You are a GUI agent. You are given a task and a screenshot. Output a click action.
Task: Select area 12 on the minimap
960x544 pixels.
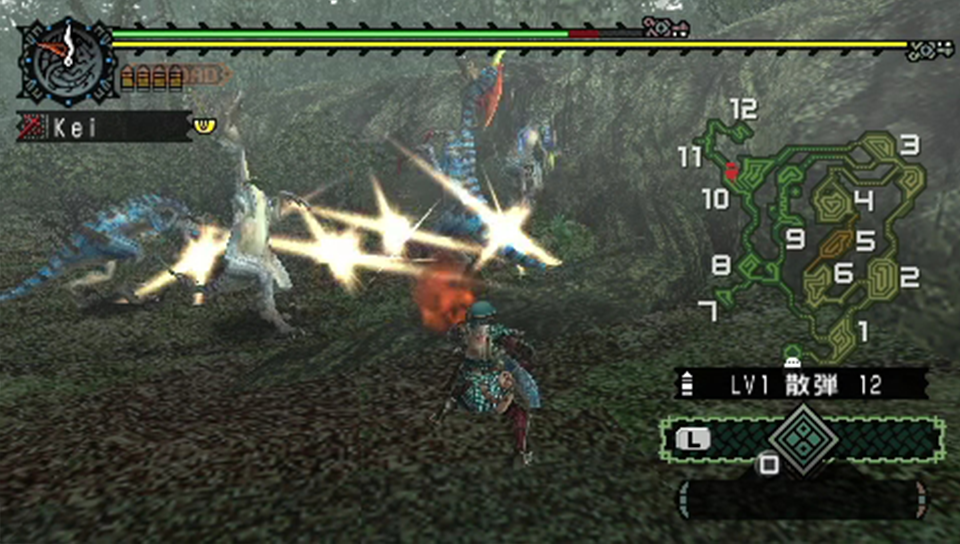tap(742, 109)
